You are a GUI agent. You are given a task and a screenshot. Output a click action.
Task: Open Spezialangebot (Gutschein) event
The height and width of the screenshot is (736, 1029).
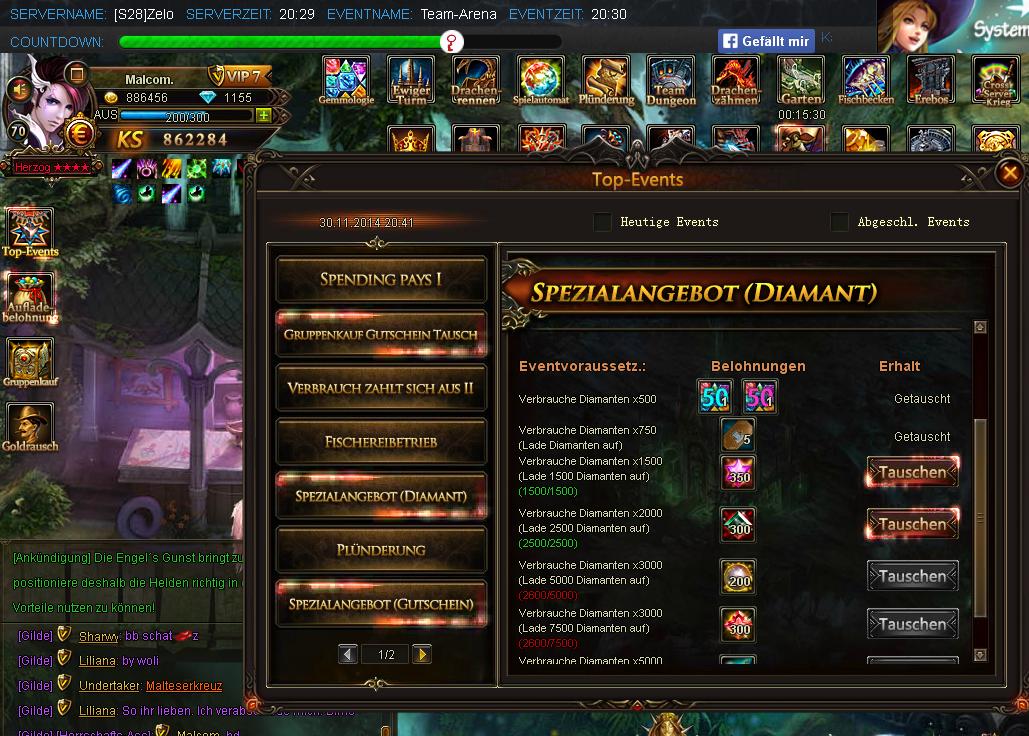tap(381, 604)
